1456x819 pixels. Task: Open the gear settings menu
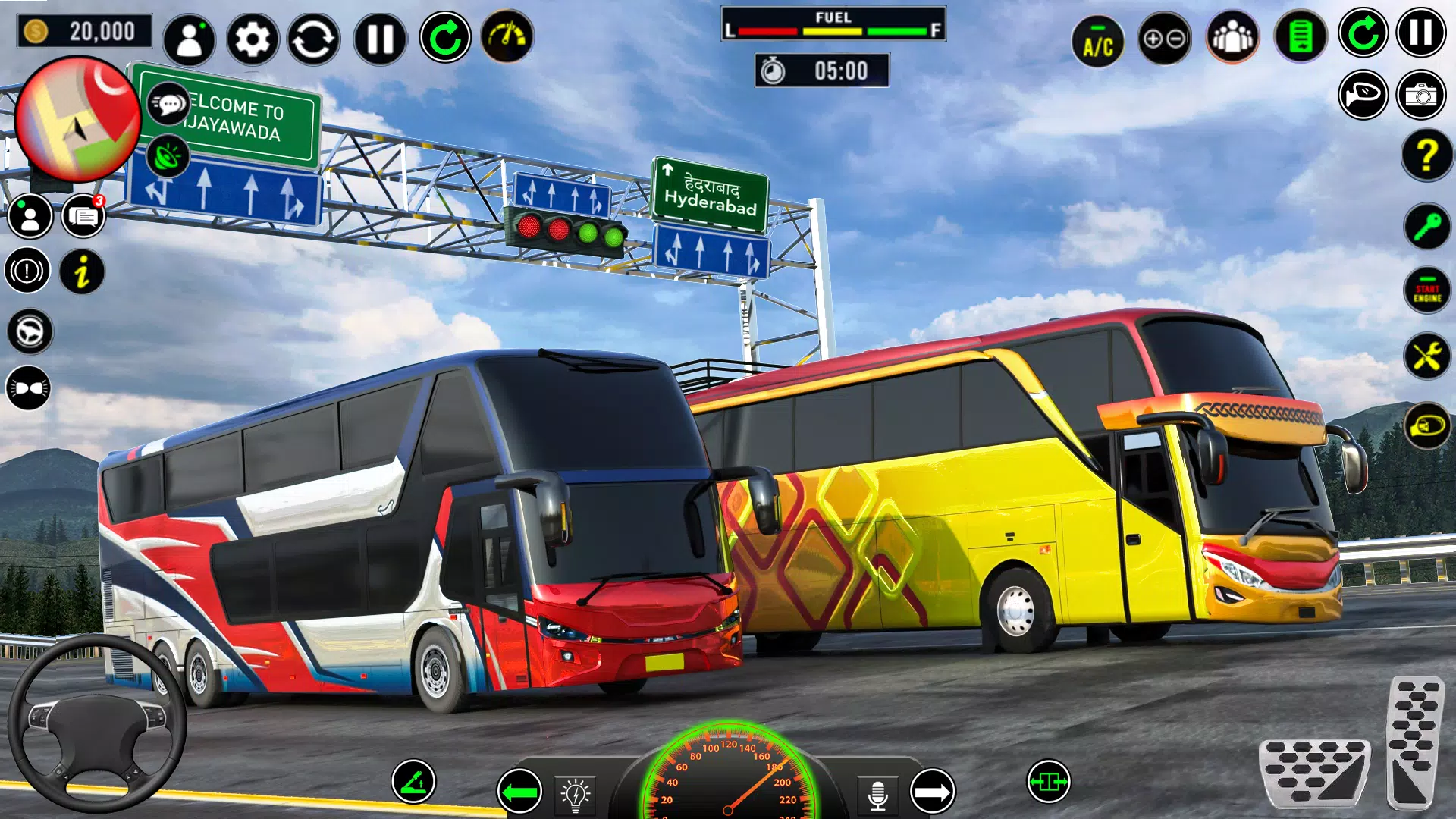252,39
